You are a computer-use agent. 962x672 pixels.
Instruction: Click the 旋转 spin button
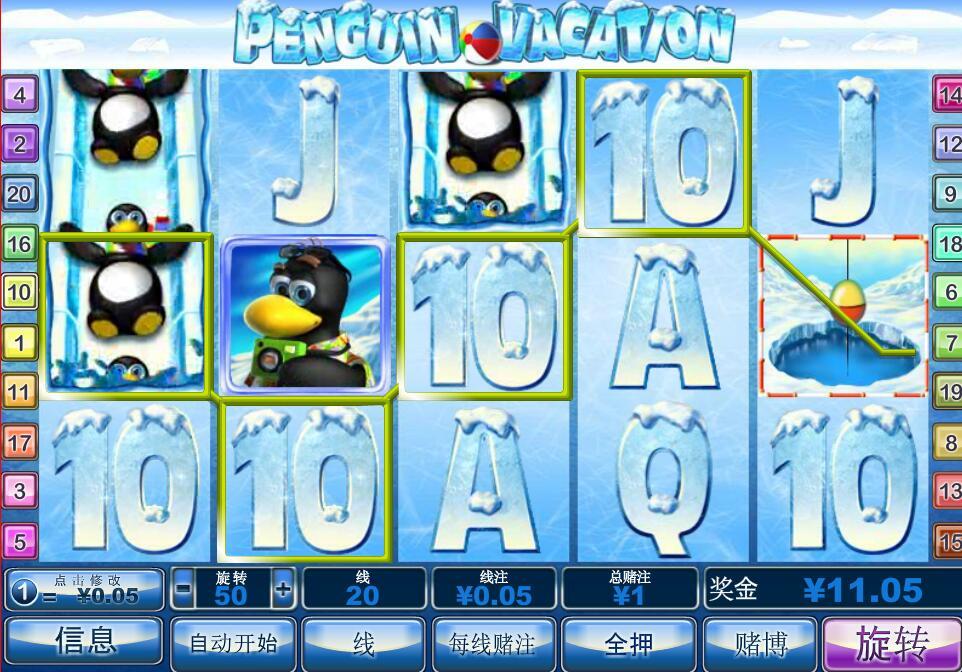(890, 643)
